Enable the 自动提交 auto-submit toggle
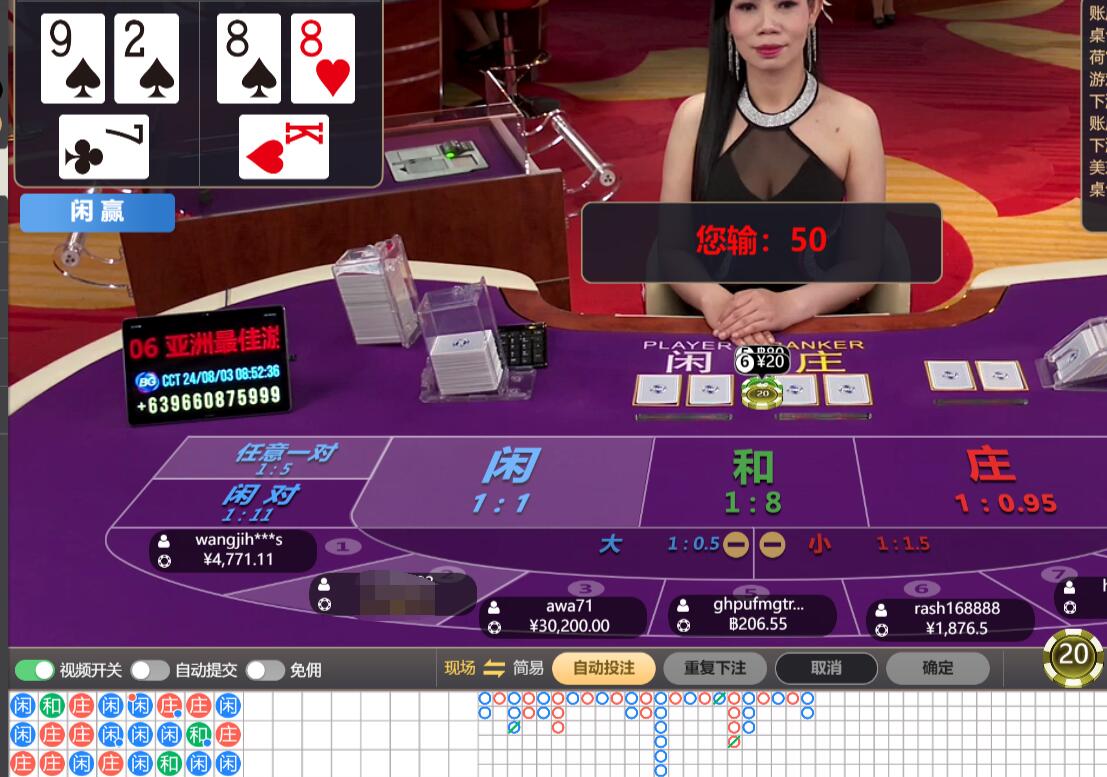The image size is (1107, 777). pyautogui.click(x=149, y=669)
